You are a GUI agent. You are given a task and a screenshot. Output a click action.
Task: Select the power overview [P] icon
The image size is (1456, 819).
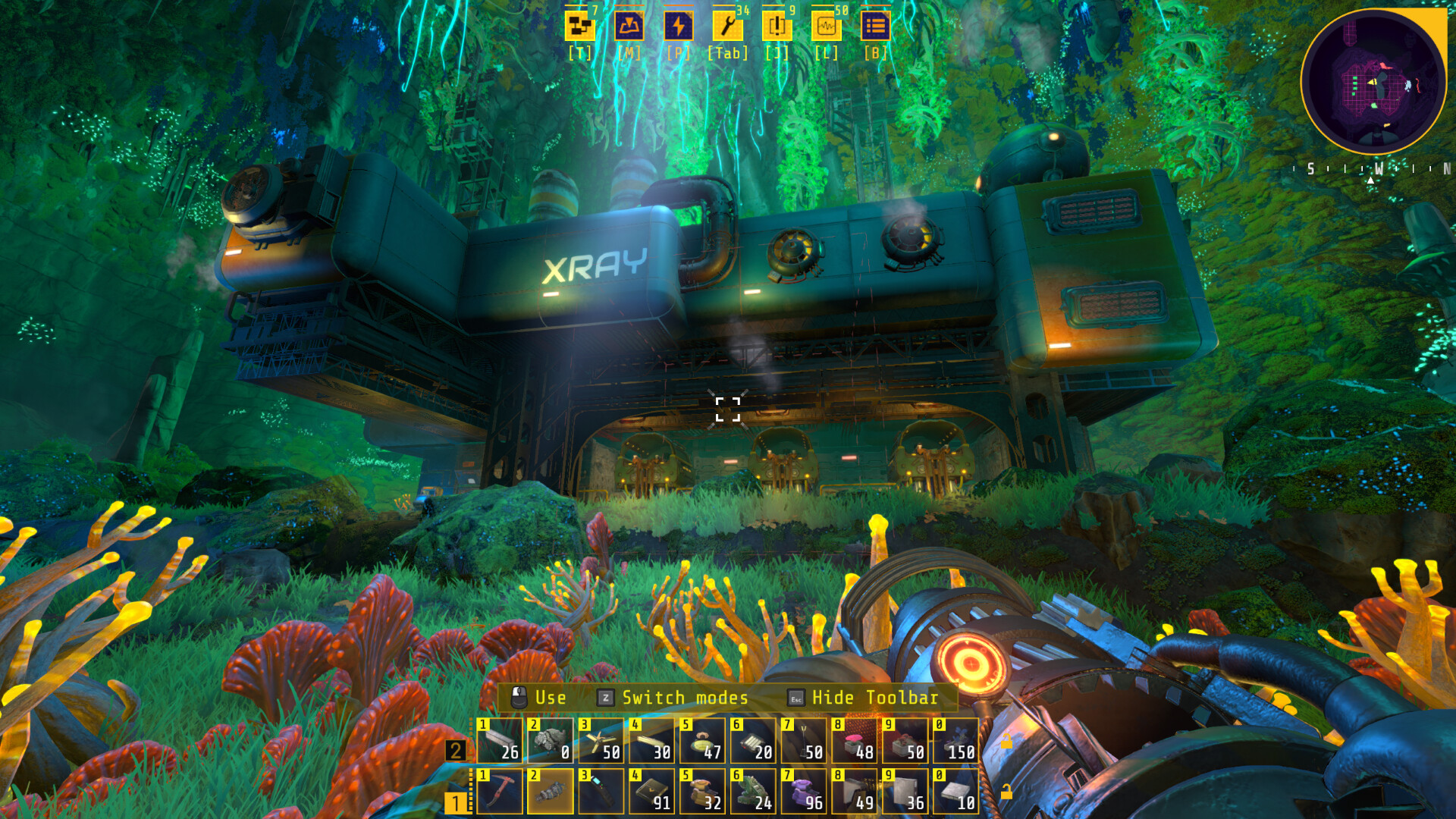tap(679, 27)
